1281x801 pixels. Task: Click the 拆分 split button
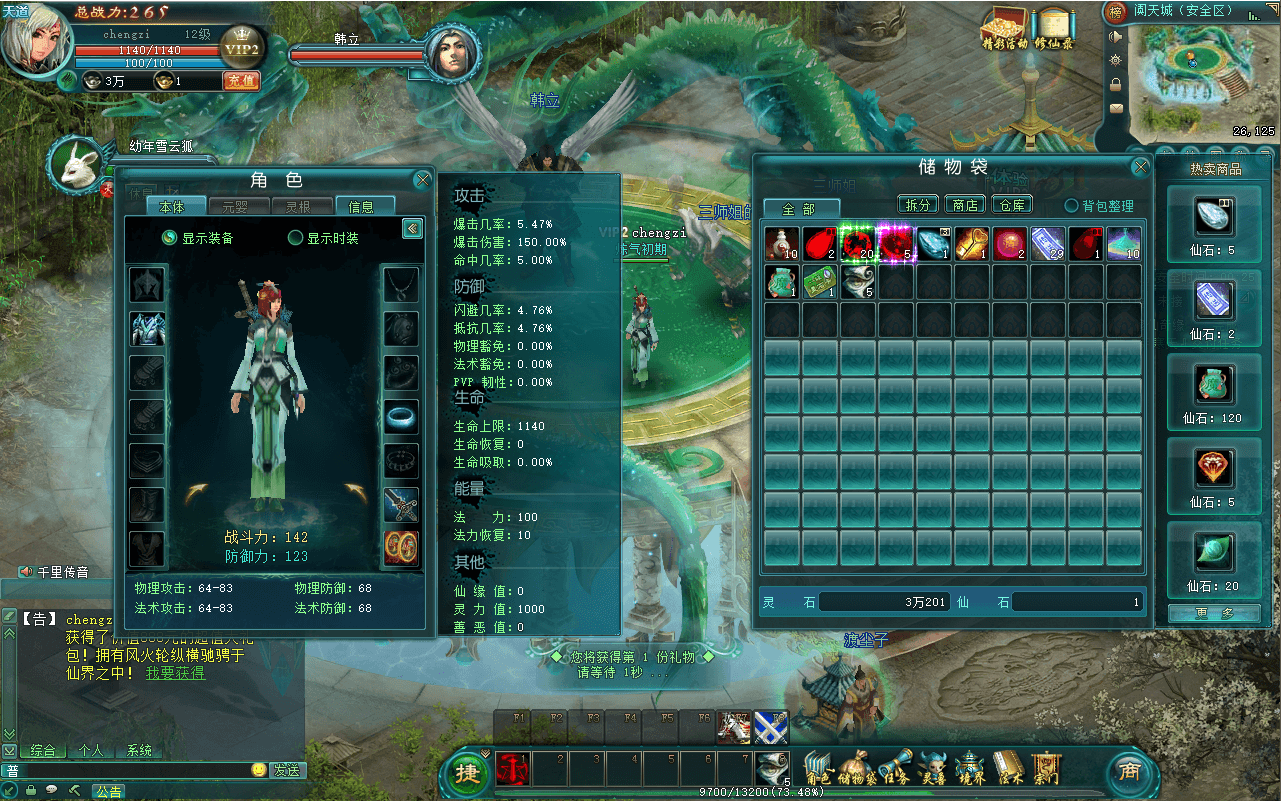[917, 205]
